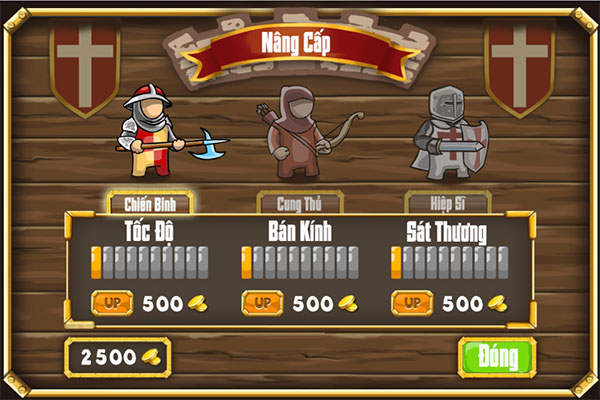Upgrade Bán Kính with its UP button
The width and height of the screenshot is (600, 400).
pos(262,302)
